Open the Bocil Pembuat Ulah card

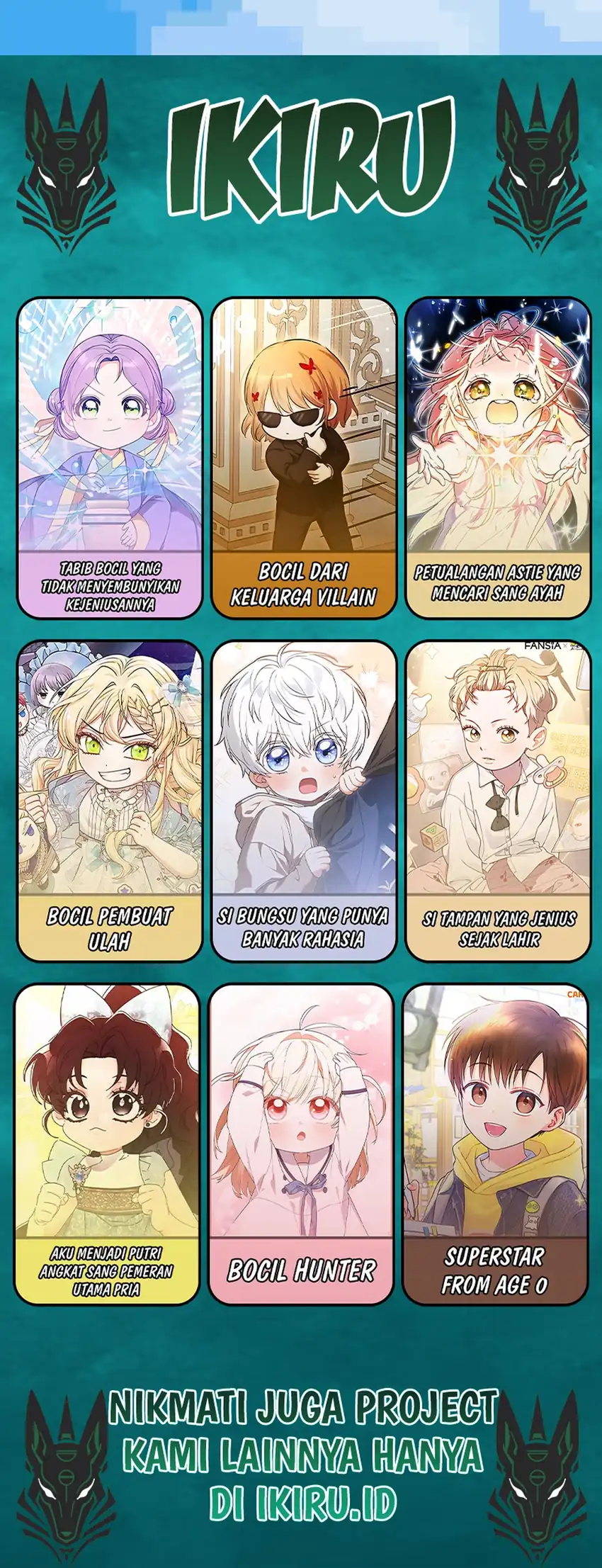point(110,801)
